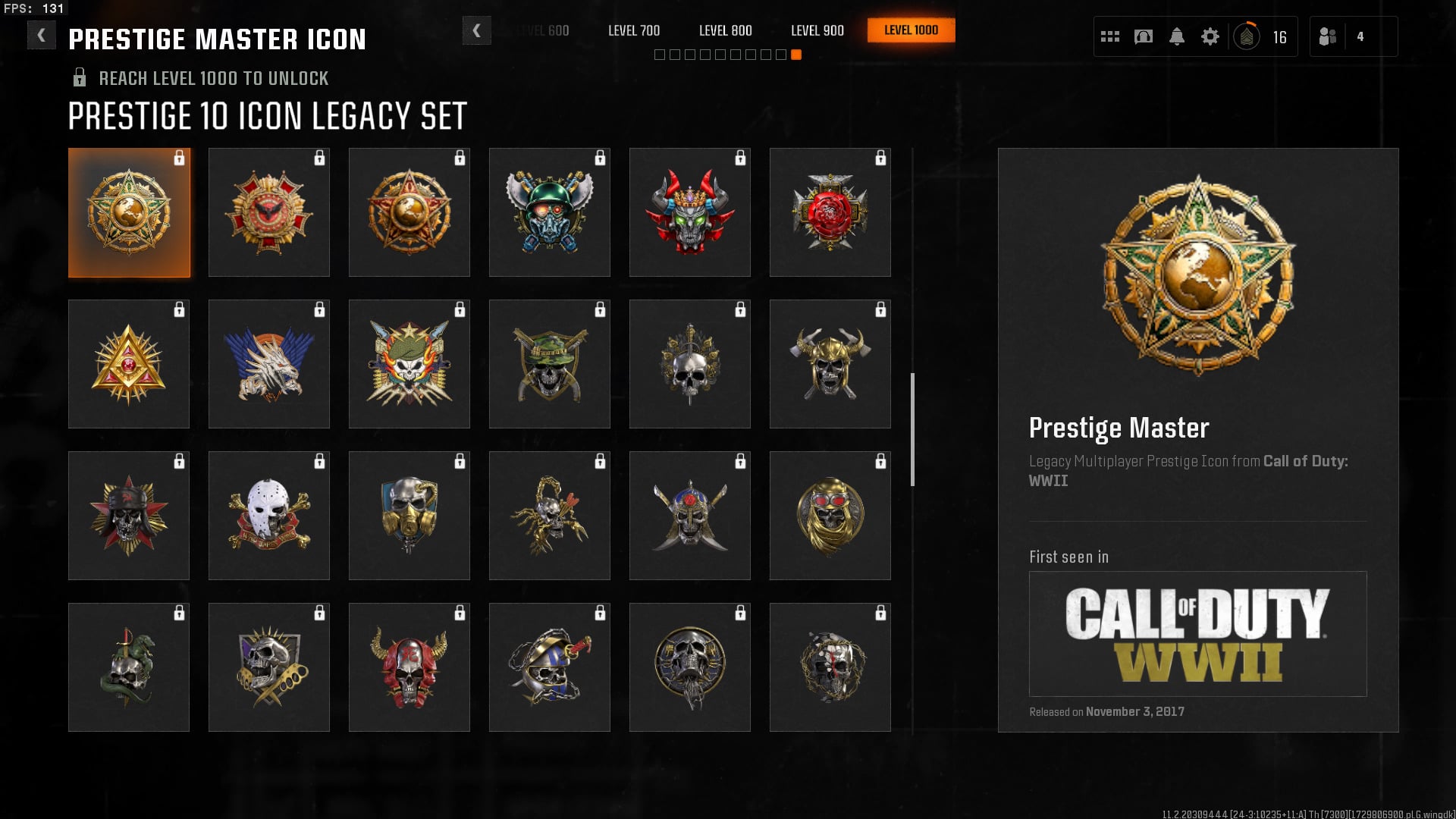Pick the gold triangle red gem icon
Viewport: 1456px width, 819px height.
pos(129,364)
